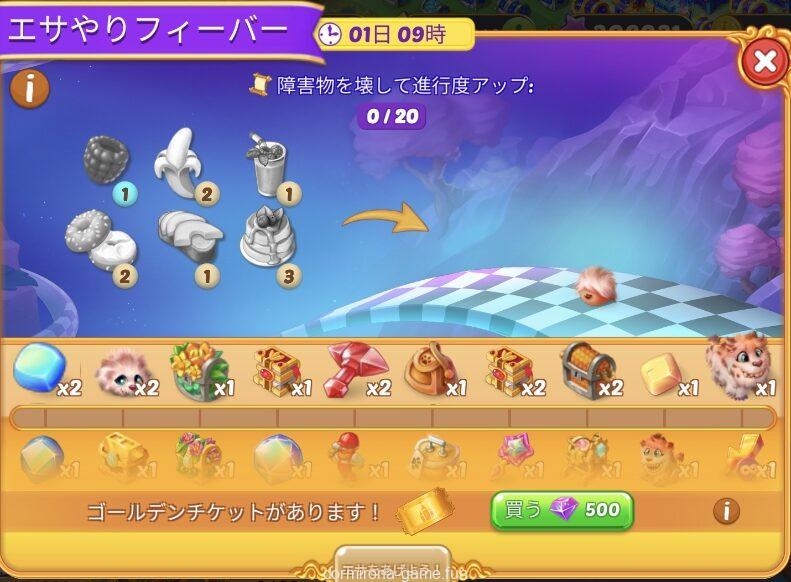Buy the golden ticket for 500 gems

[563, 510]
